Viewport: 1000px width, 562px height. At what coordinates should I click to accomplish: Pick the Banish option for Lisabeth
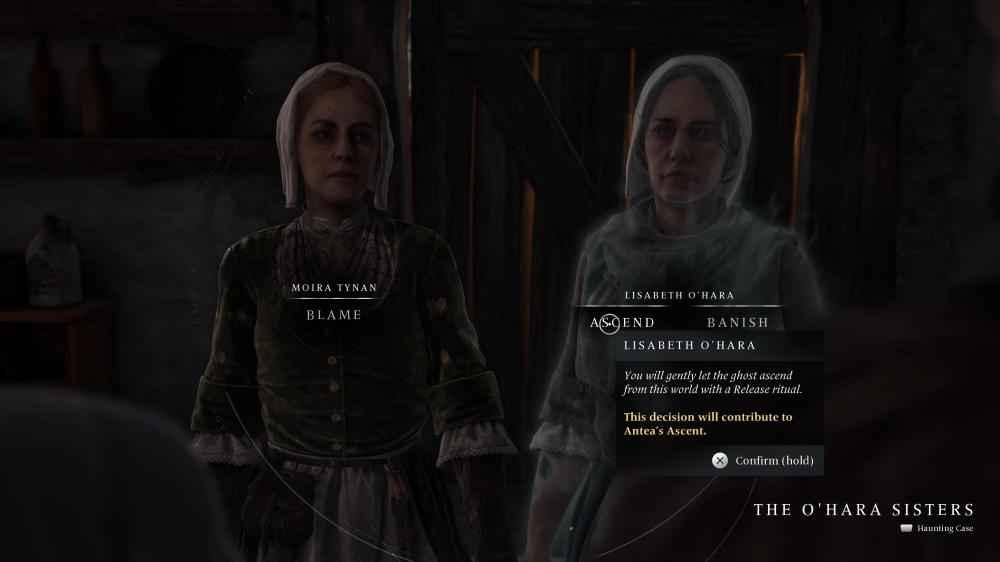tap(738, 322)
